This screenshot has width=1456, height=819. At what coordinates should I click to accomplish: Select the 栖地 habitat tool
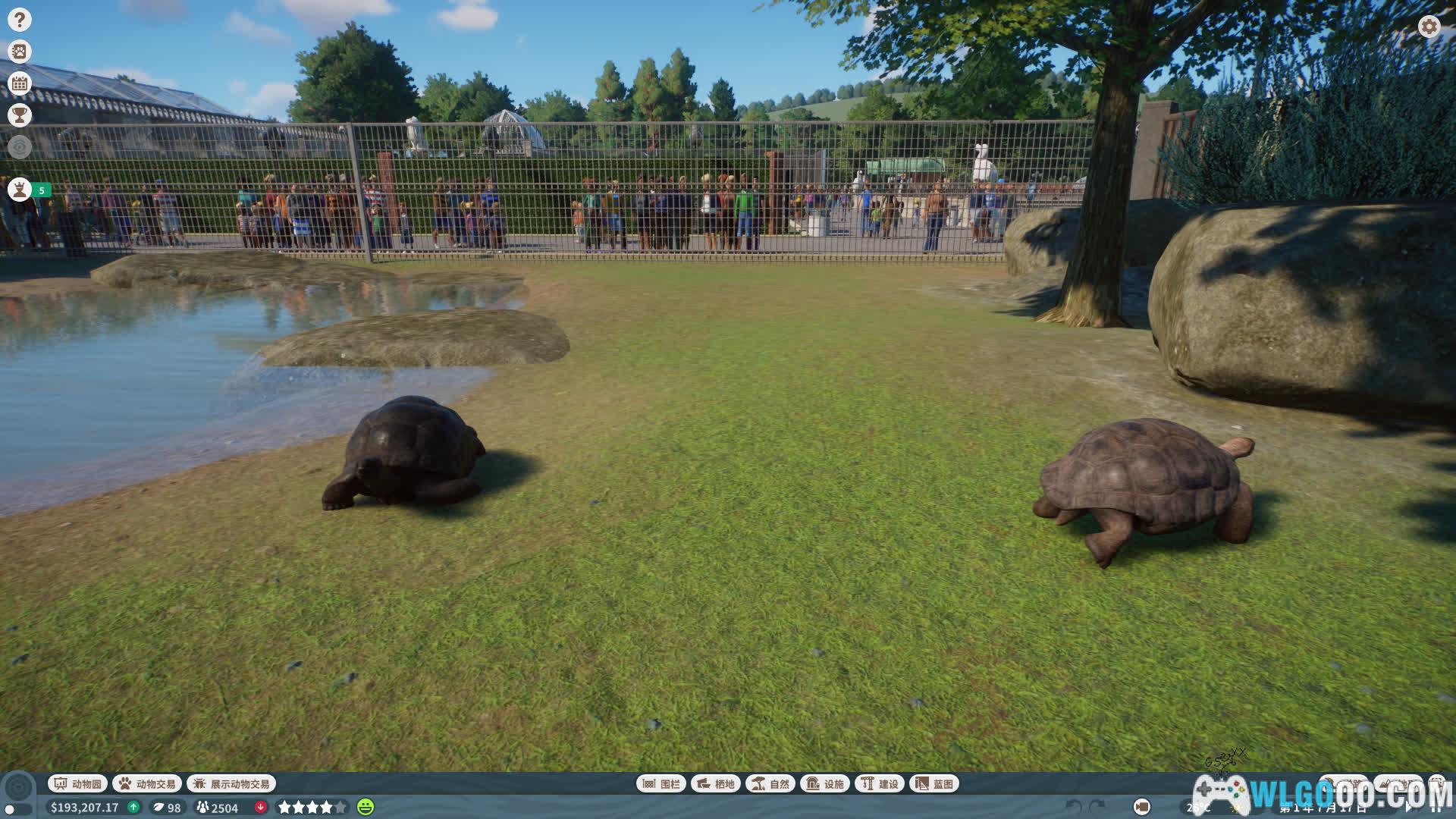pos(716,783)
